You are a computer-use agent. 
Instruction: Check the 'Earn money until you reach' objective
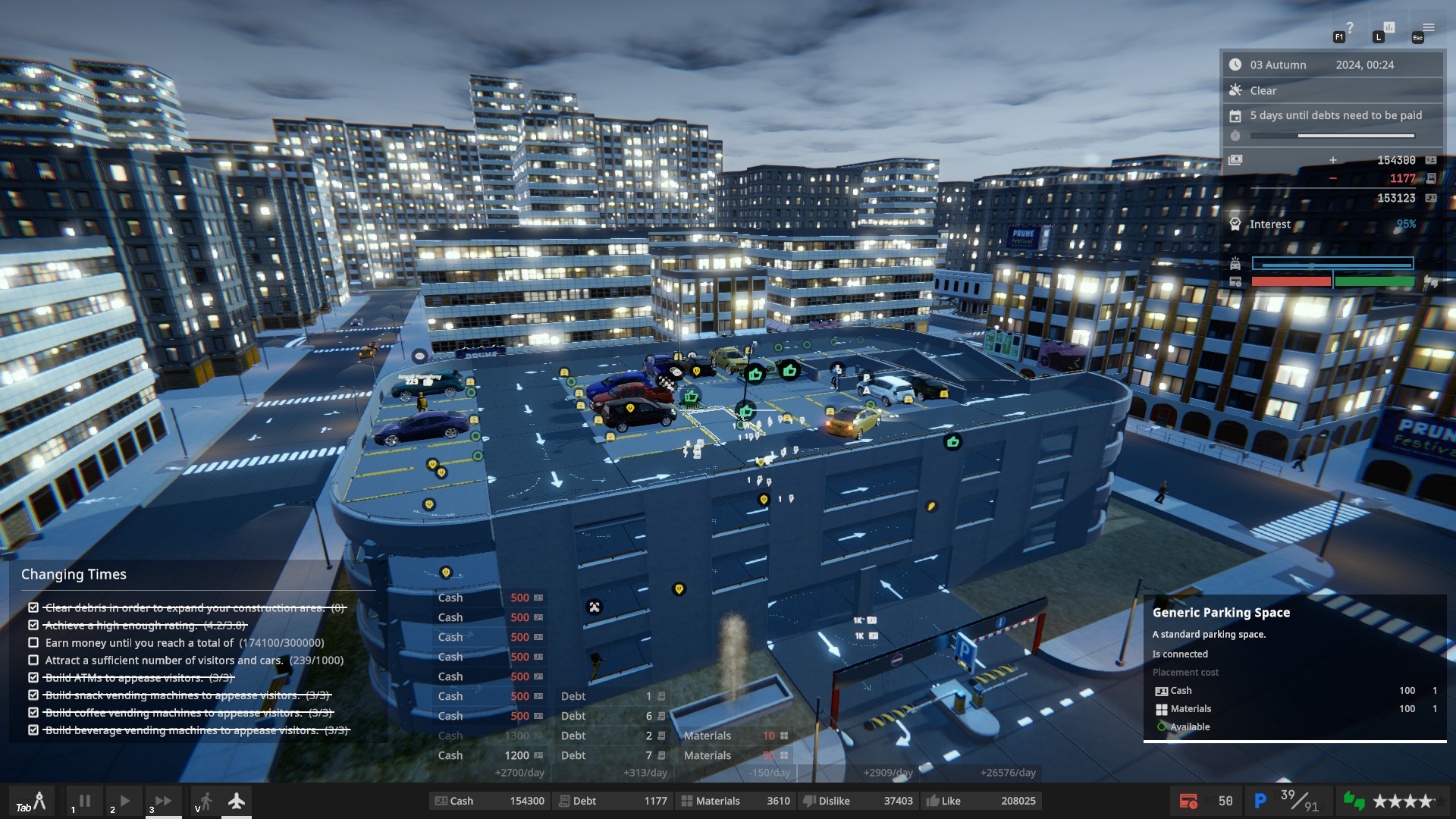pos(32,642)
